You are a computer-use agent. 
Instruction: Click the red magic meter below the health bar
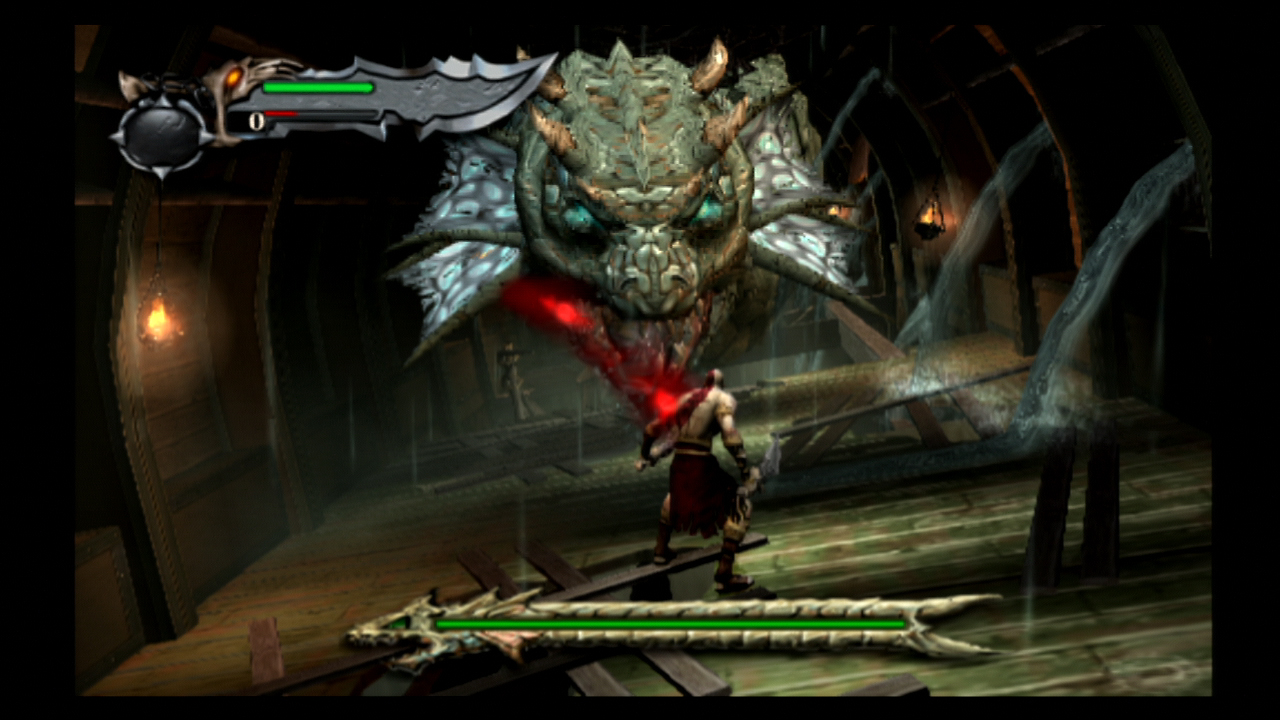(x=285, y=113)
